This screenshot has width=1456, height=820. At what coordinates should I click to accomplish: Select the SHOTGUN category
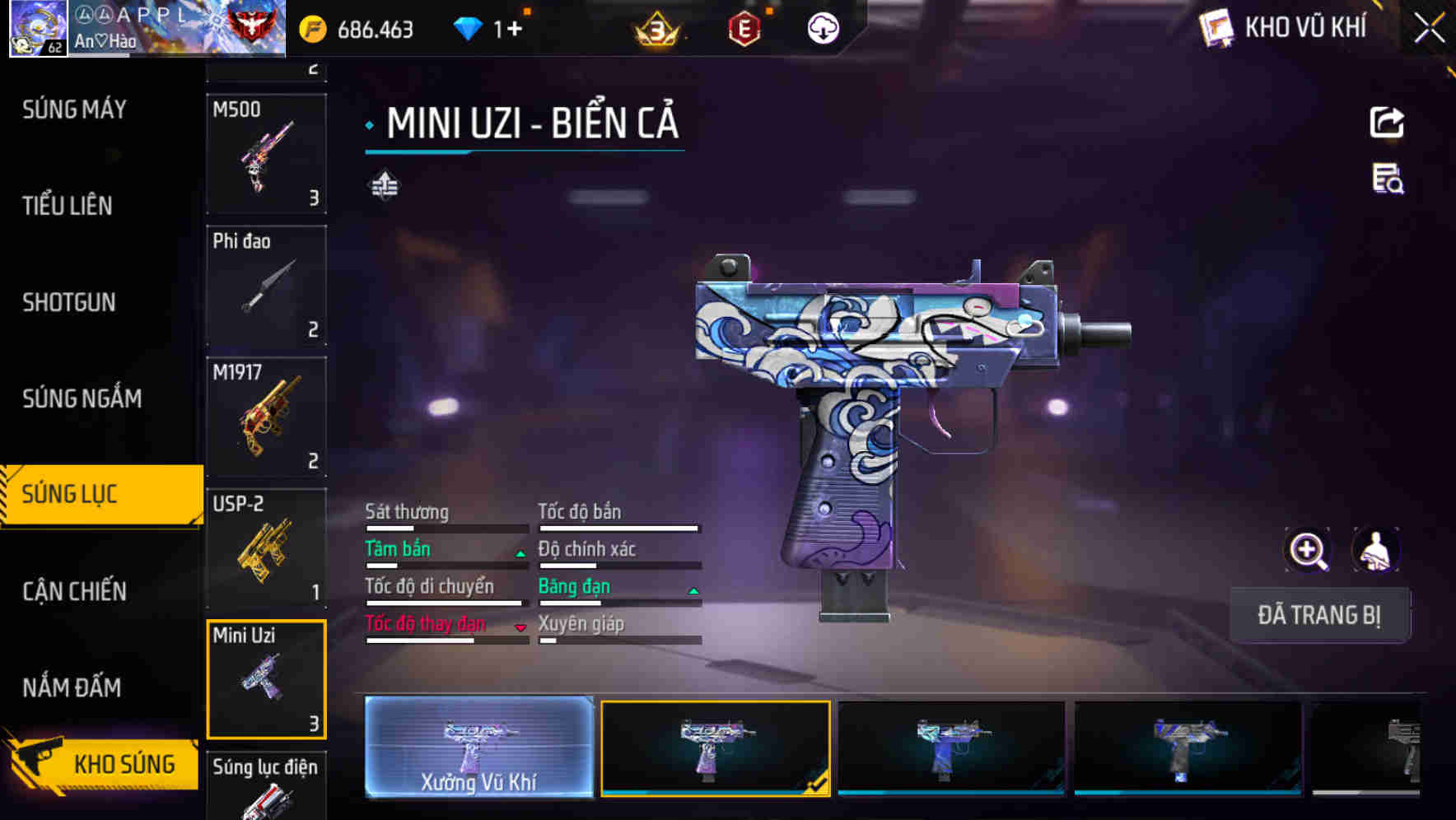[x=69, y=302]
